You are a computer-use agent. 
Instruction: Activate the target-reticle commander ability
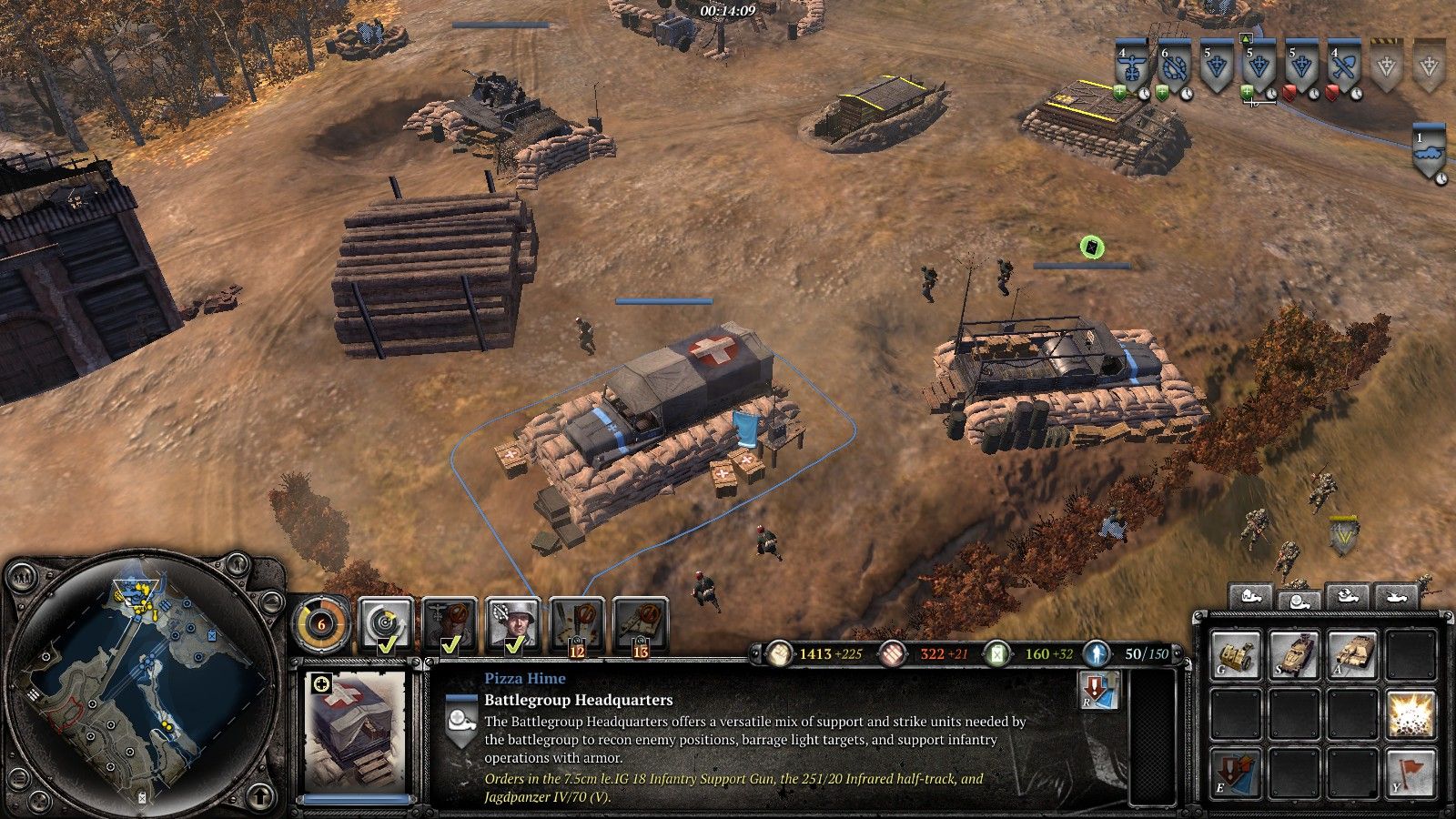pyautogui.click(x=386, y=624)
